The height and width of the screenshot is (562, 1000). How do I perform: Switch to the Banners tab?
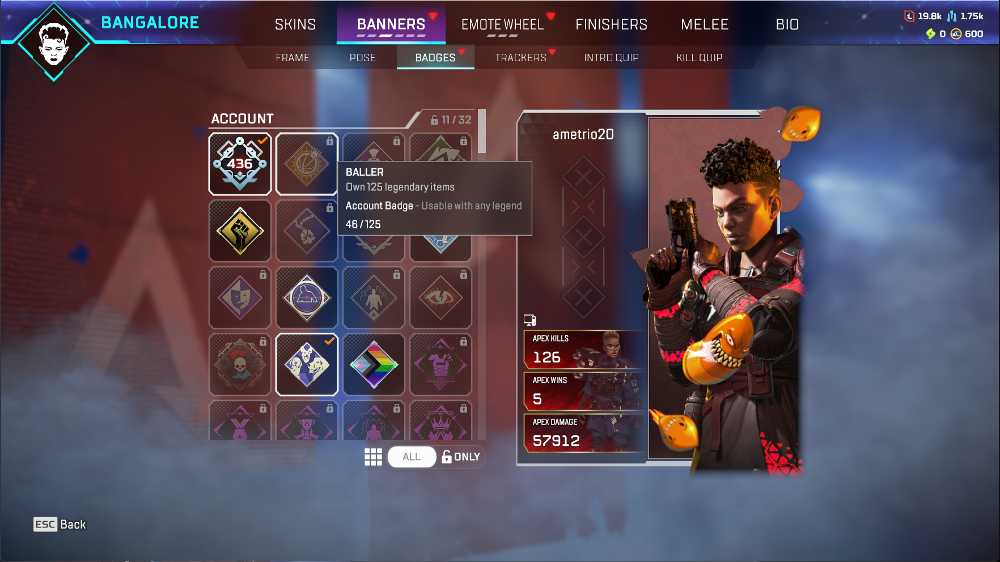tap(391, 24)
